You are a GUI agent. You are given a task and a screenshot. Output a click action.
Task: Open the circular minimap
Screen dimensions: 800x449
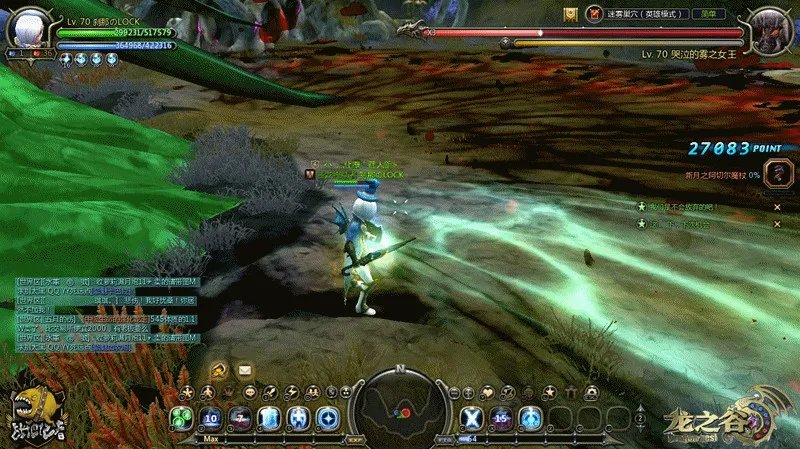coord(400,406)
